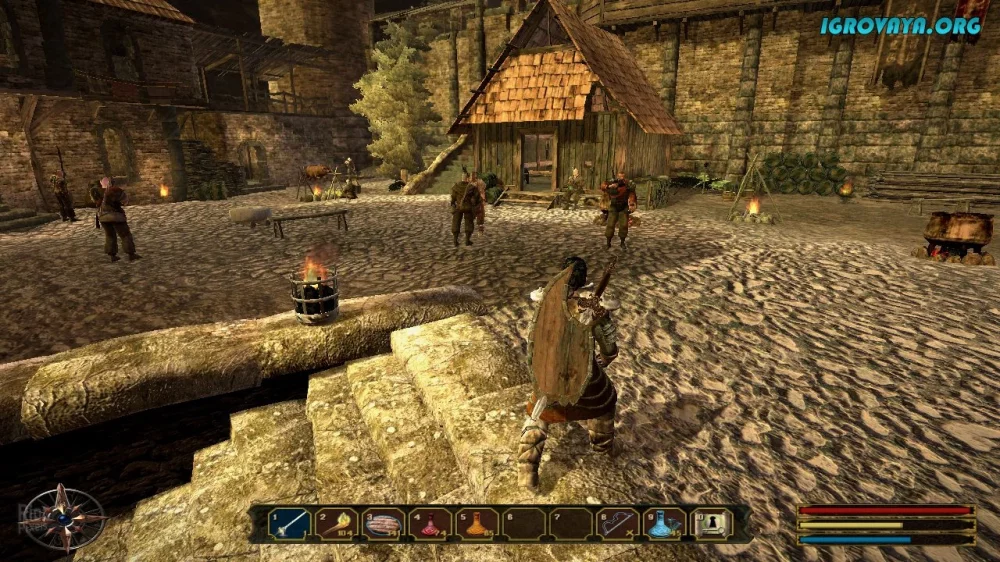Use the keyhole scroll in slot 0
Image resolution: width=1000 pixels, height=562 pixels.
point(712,523)
